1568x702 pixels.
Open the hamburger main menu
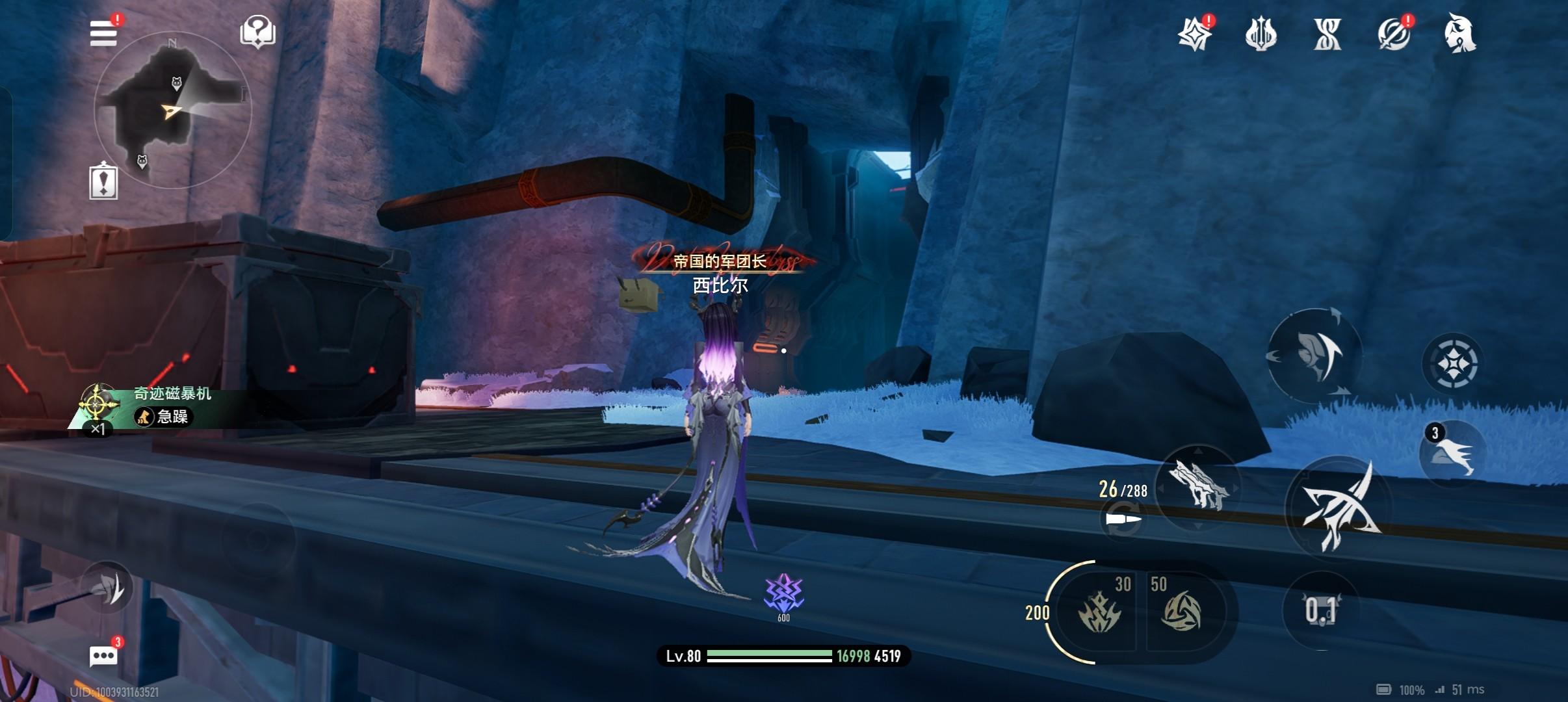pyautogui.click(x=103, y=32)
